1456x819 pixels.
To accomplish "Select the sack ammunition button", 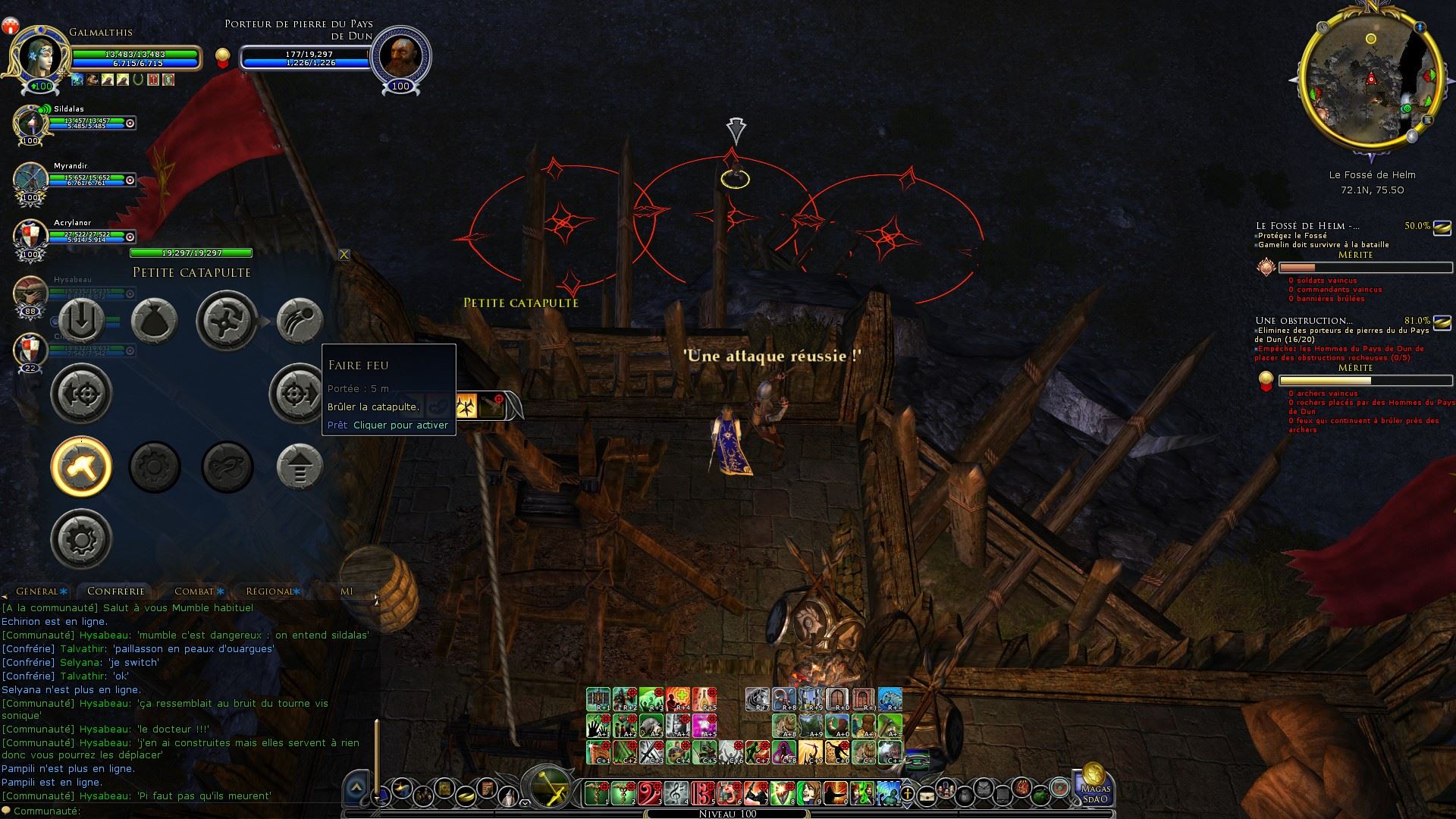I will click(x=155, y=321).
